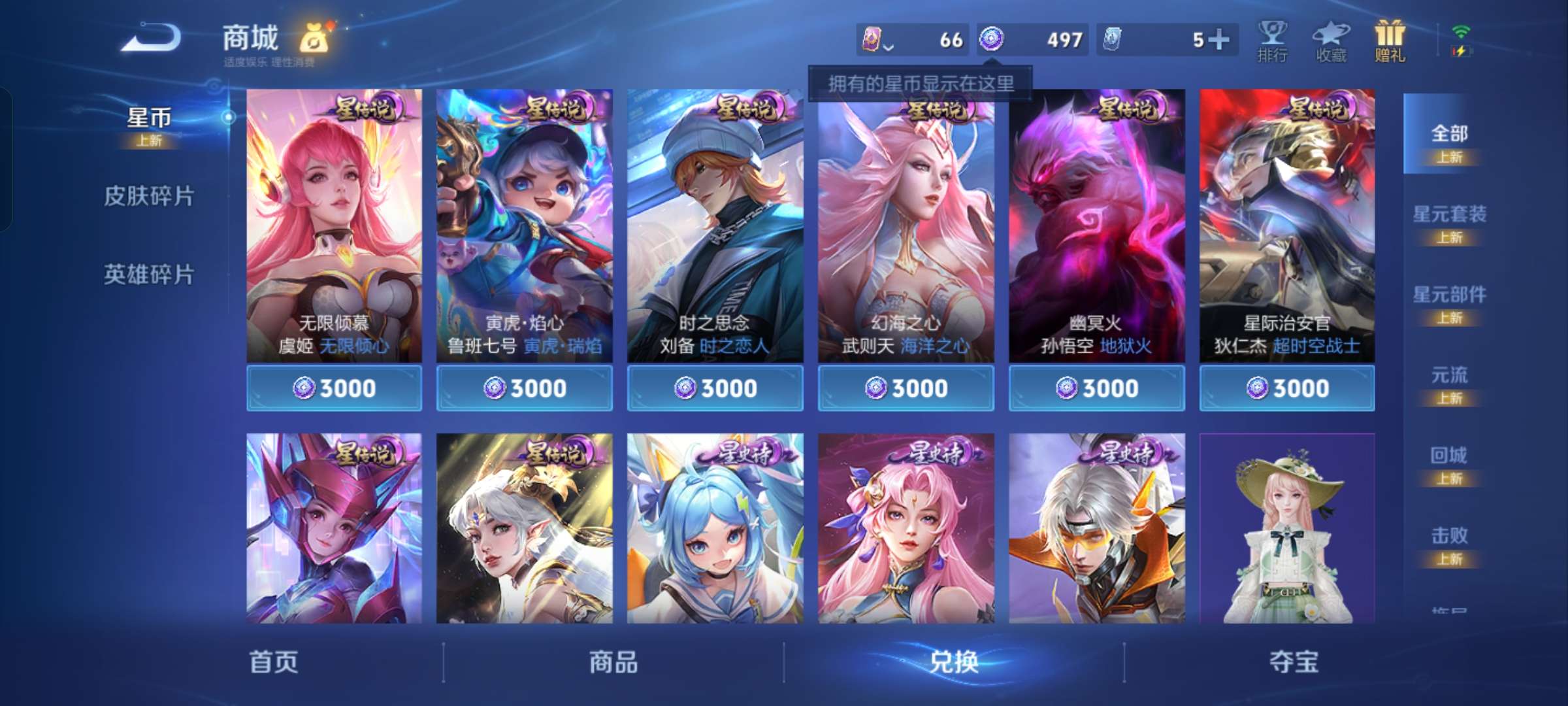Tap the plus button to buy more cards
This screenshot has height=706, width=1568.
click(x=1217, y=39)
